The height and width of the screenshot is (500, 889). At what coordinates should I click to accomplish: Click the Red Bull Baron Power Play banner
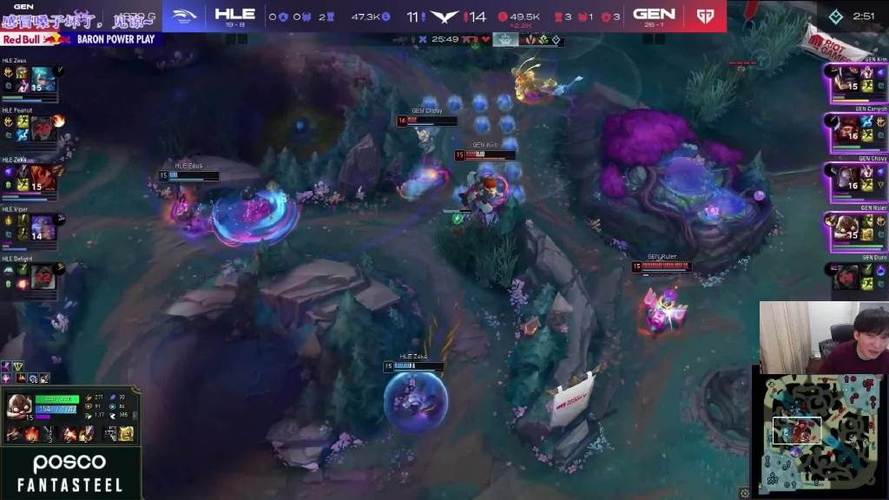pyautogui.click(x=80, y=40)
